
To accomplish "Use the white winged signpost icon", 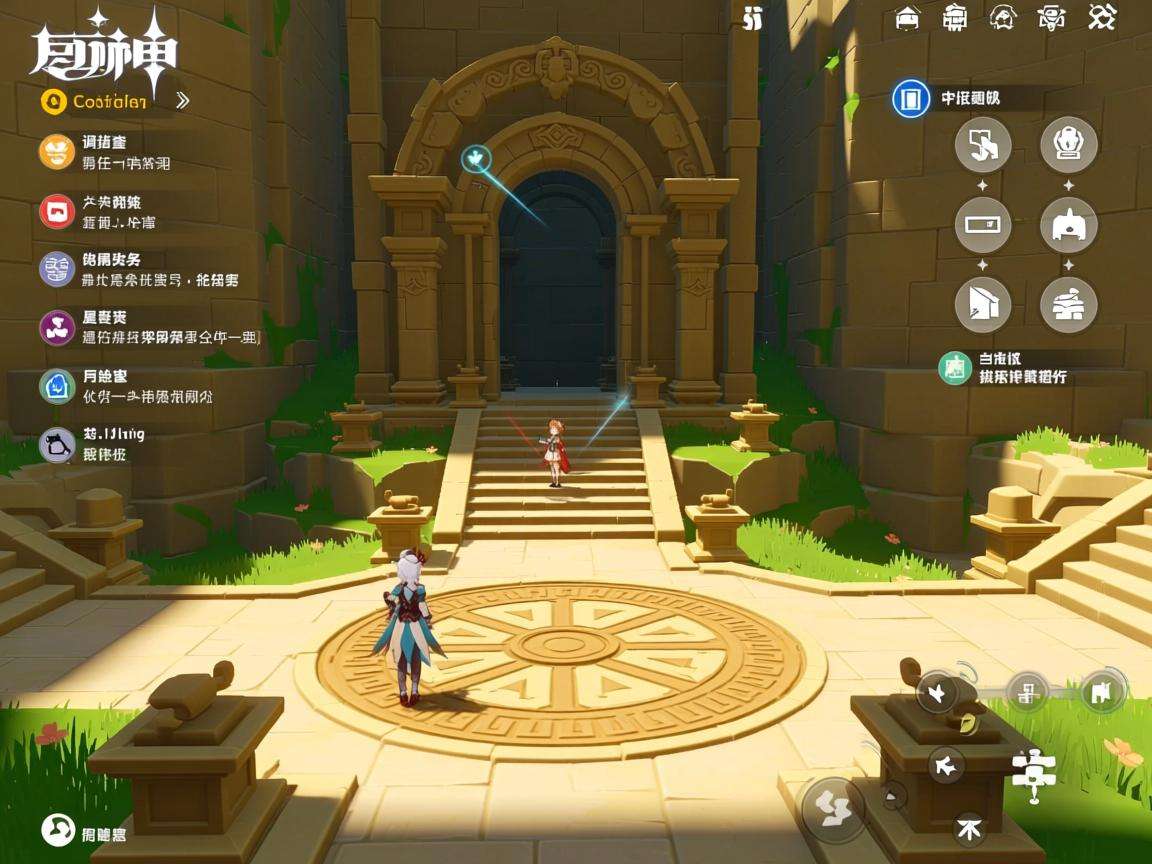I will coord(1033,772).
